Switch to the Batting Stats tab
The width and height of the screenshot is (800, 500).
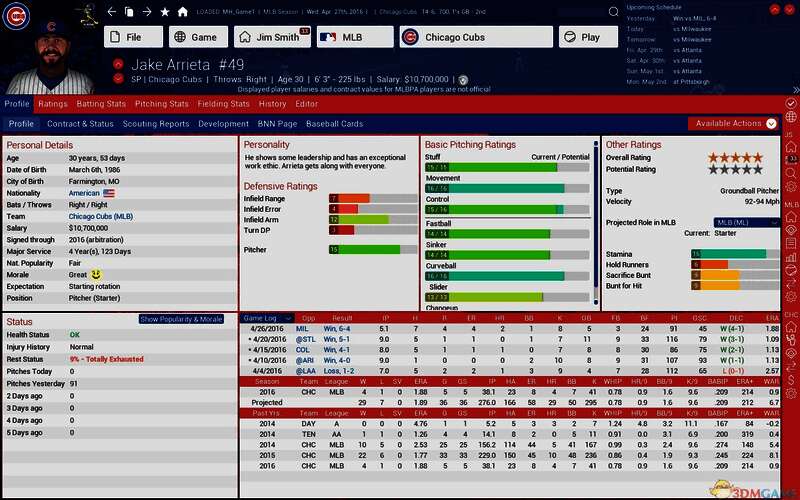[101, 104]
